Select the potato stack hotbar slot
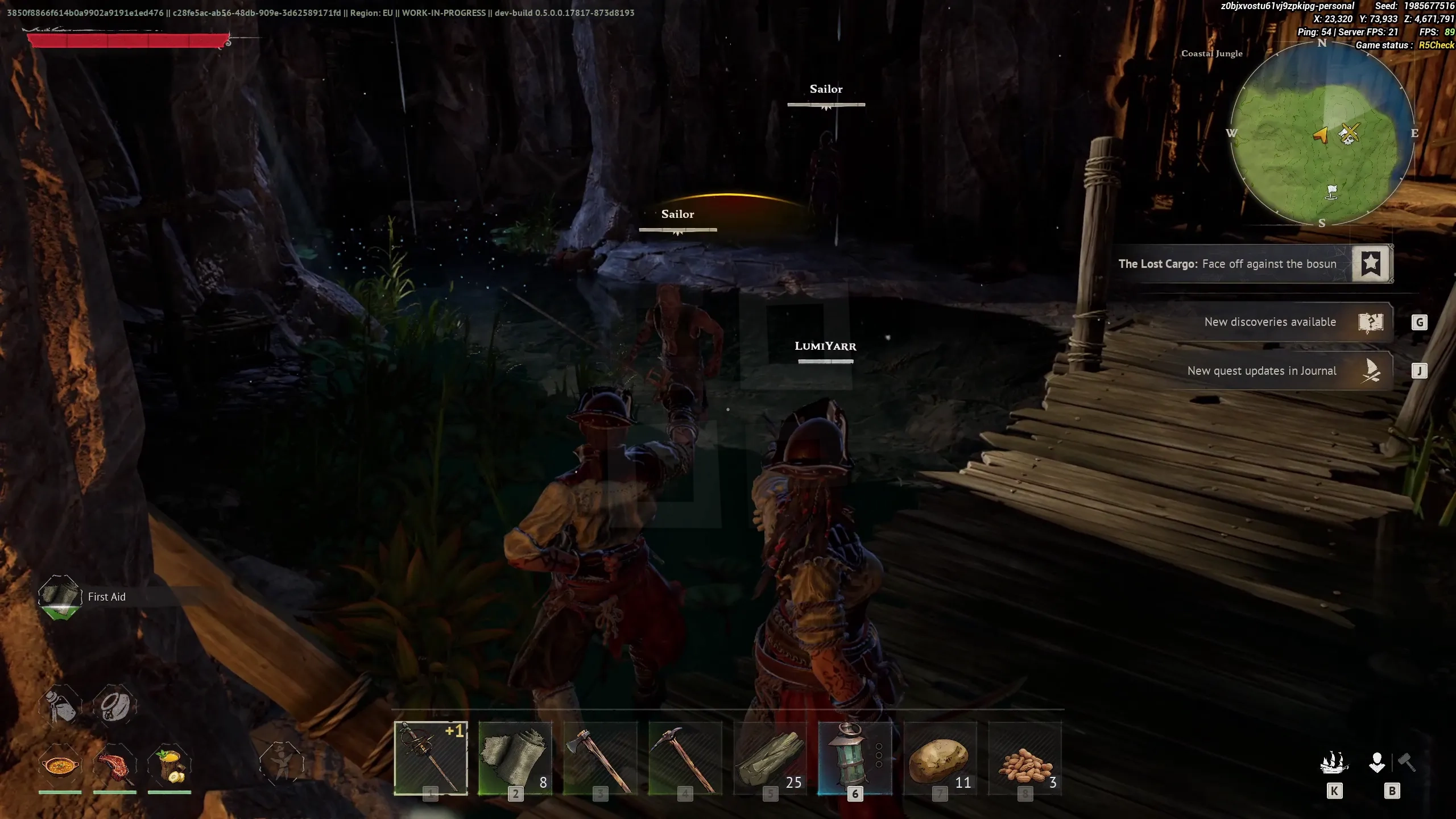Screen dimensions: 1456x819 pyautogui.click(x=940, y=758)
